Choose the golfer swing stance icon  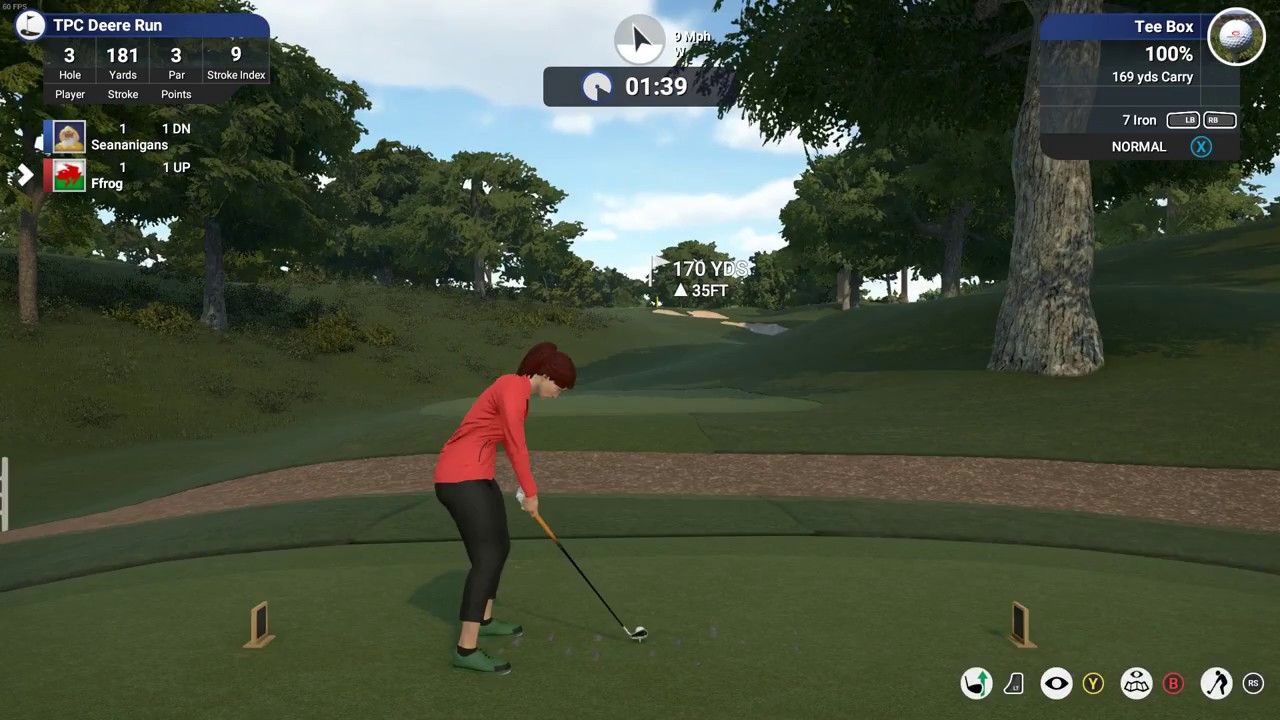[1216, 683]
